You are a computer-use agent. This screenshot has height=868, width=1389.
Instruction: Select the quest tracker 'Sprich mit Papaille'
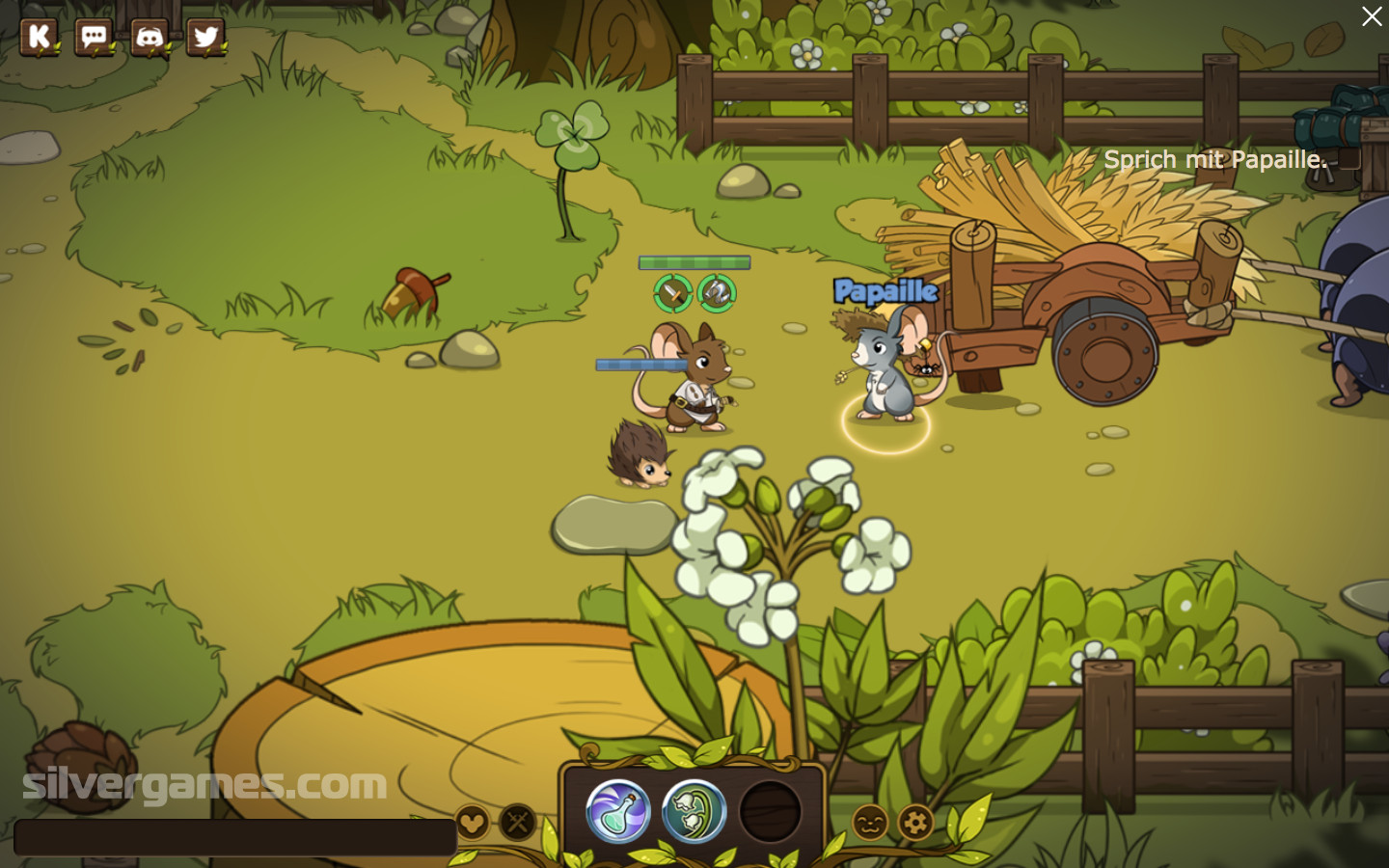1214,159
